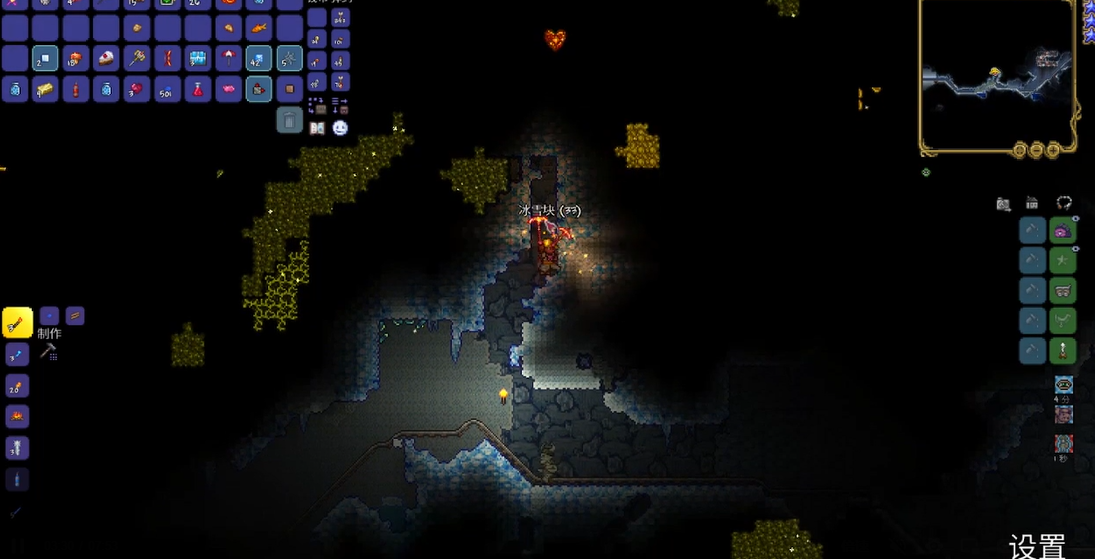Open the emote bubble face icon
This screenshot has height=559, width=1095.
click(x=340, y=128)
